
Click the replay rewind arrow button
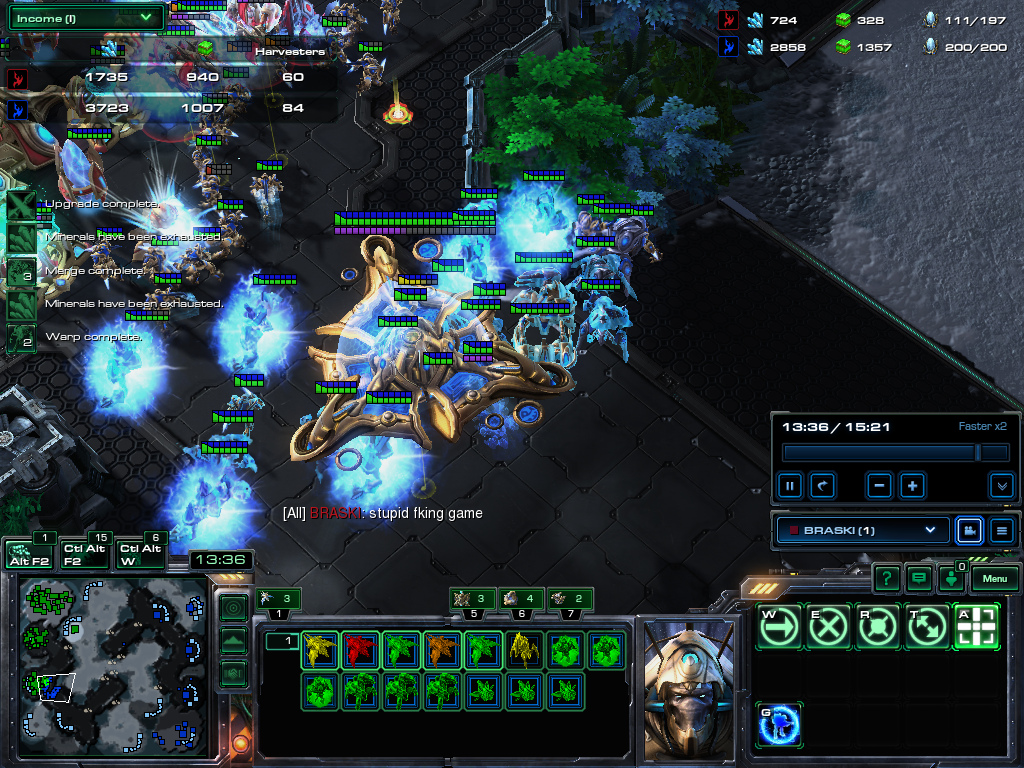click(x=822, y=486)
